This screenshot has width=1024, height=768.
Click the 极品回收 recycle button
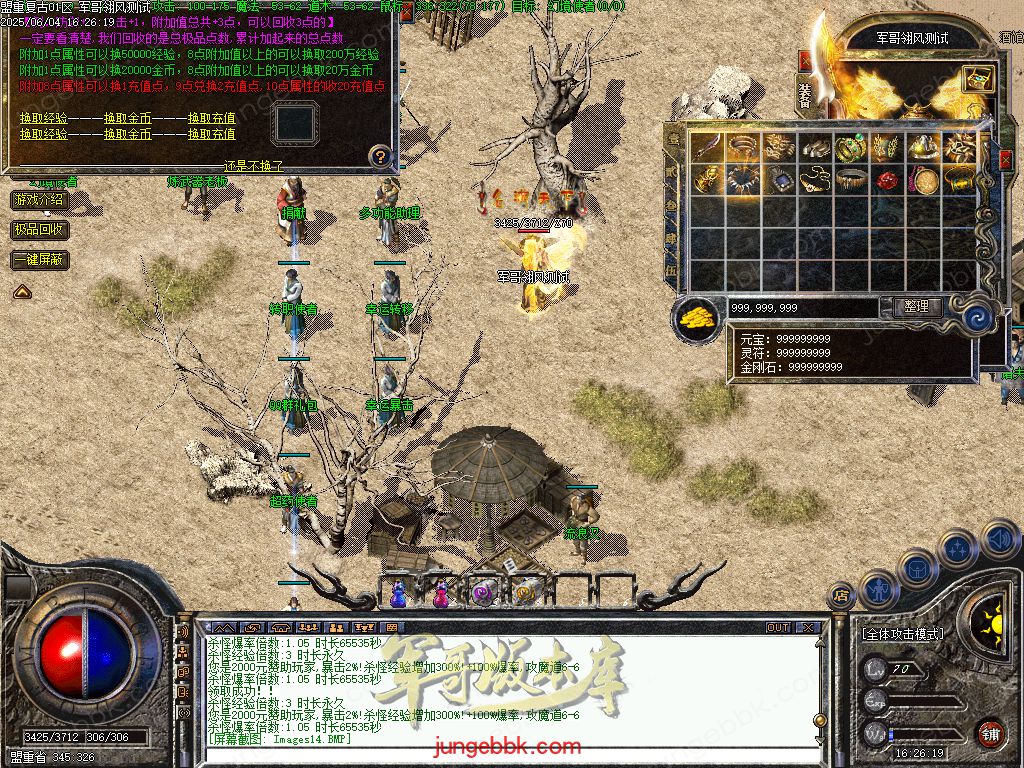click(39, 230)
